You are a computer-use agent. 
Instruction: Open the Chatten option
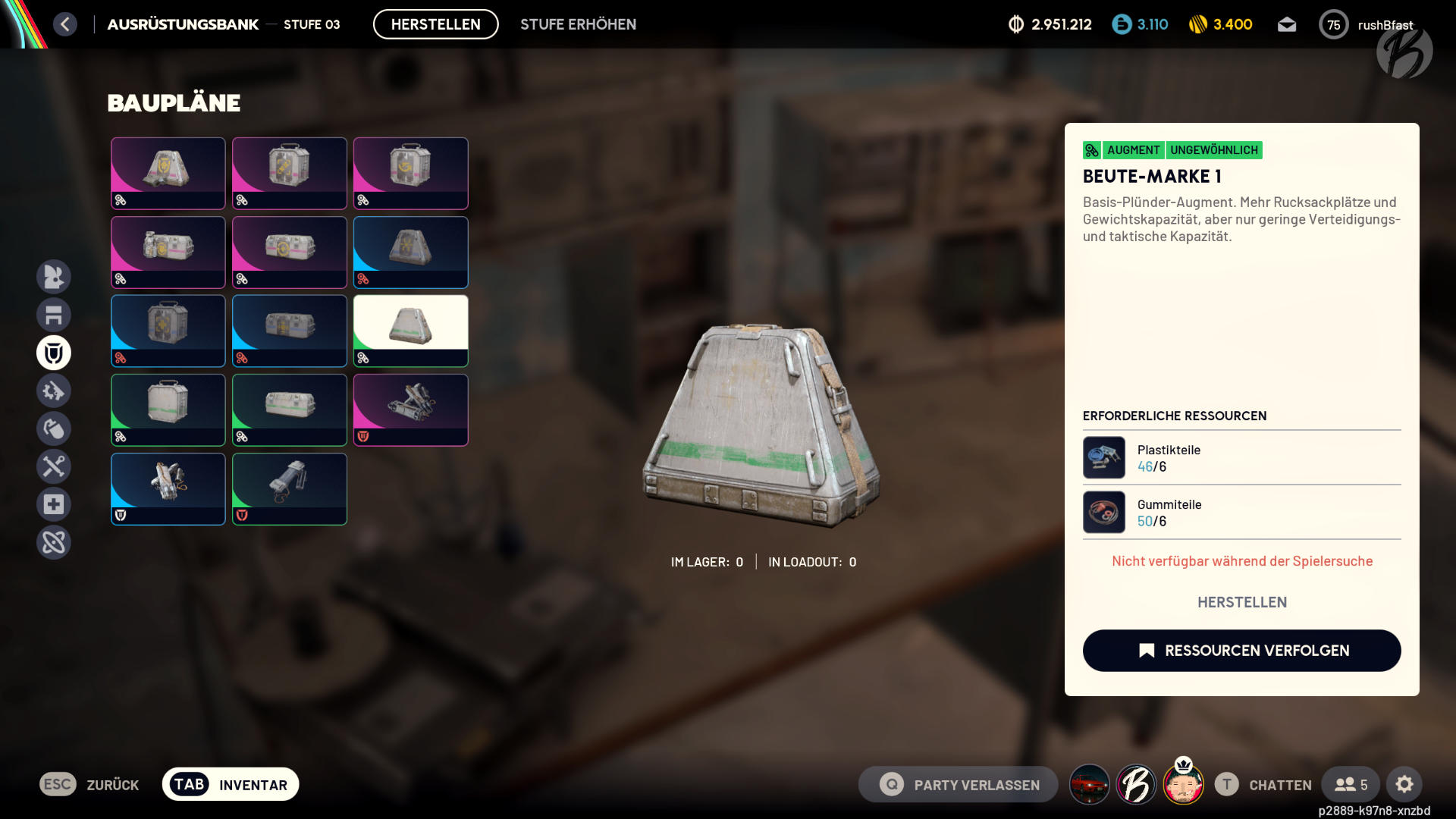click(x=1279, y=784)
